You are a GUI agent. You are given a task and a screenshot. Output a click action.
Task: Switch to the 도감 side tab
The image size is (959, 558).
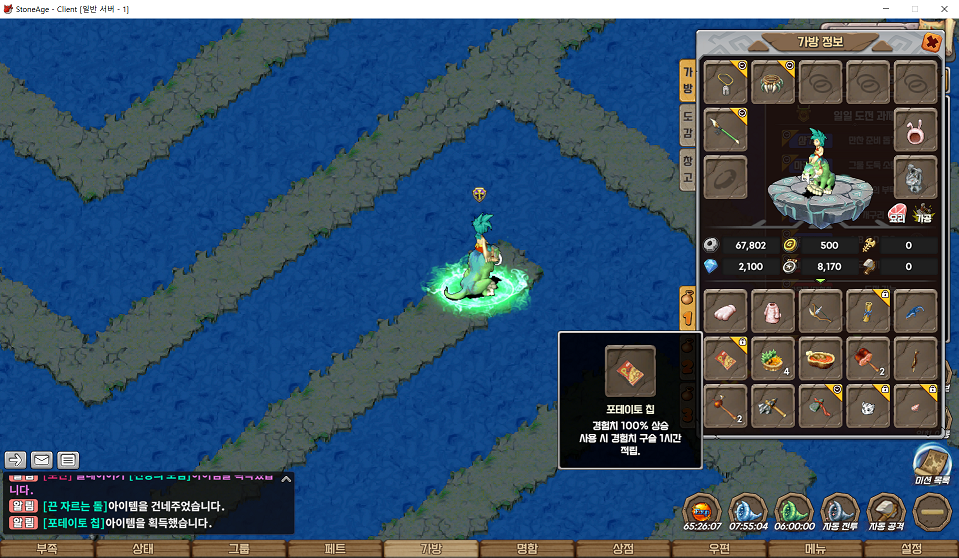click(687, 124)
